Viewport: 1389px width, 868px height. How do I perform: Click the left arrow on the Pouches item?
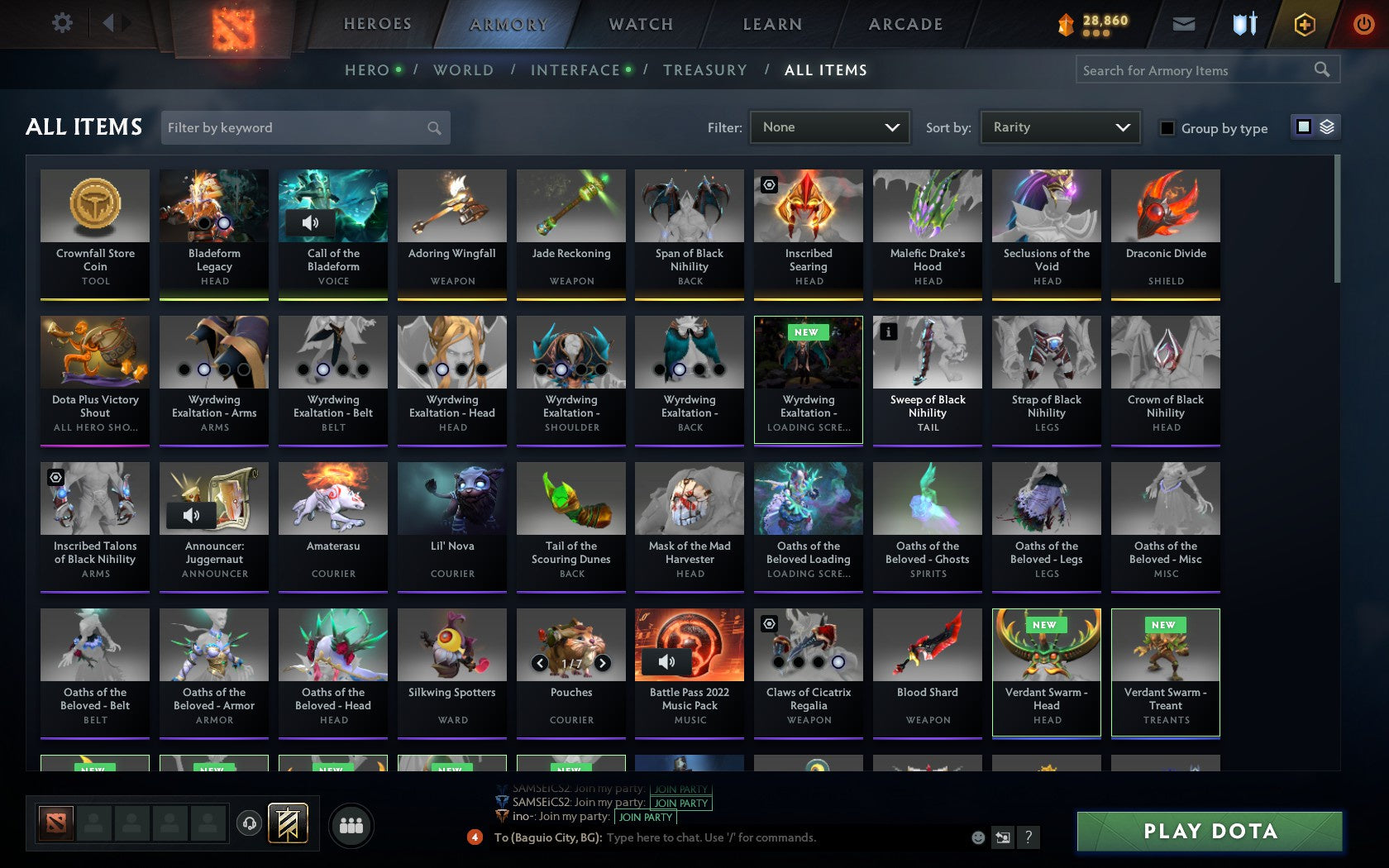click(541, 663)
